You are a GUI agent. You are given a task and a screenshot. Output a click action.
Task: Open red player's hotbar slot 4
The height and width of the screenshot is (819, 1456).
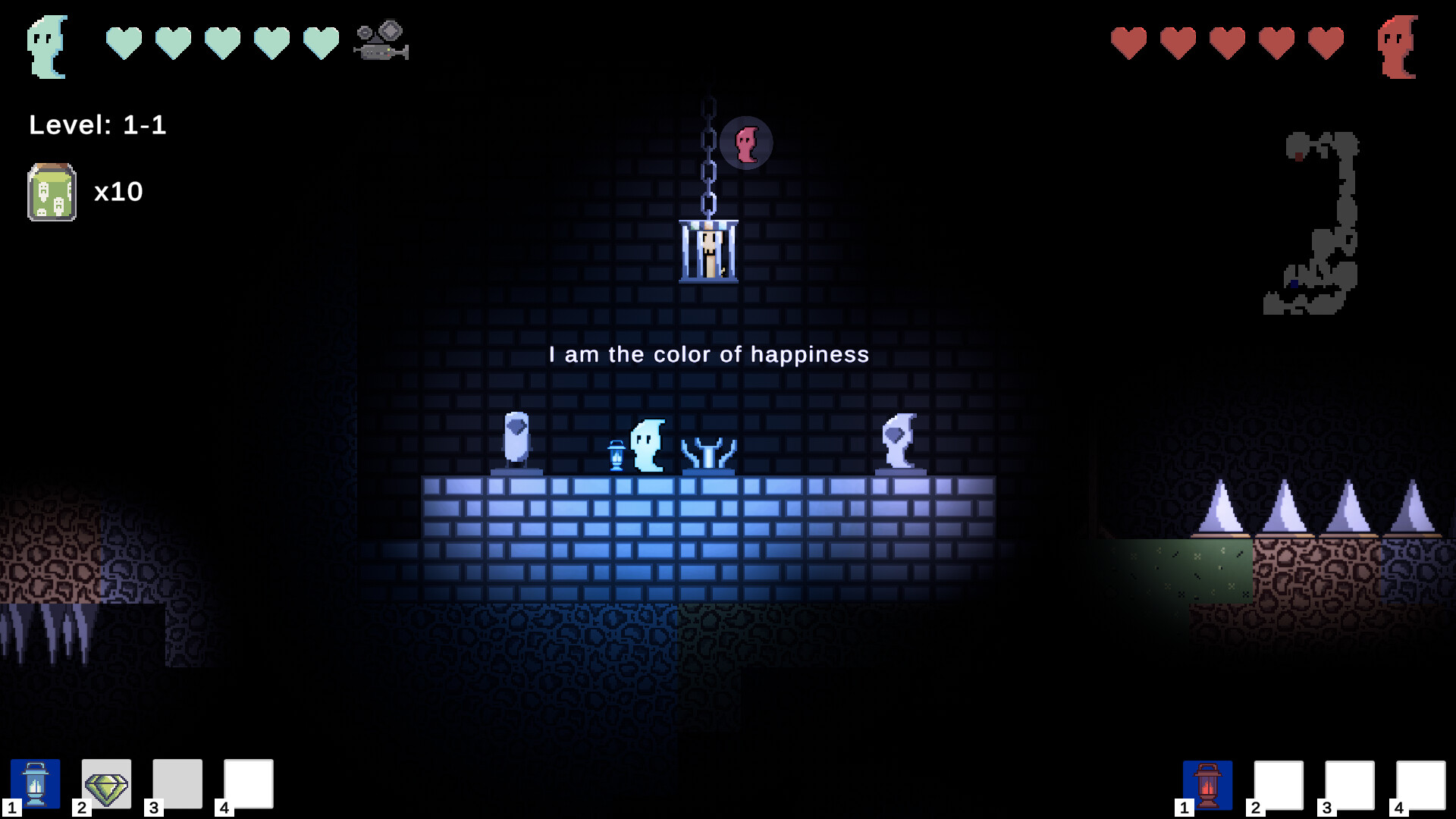1420,786
